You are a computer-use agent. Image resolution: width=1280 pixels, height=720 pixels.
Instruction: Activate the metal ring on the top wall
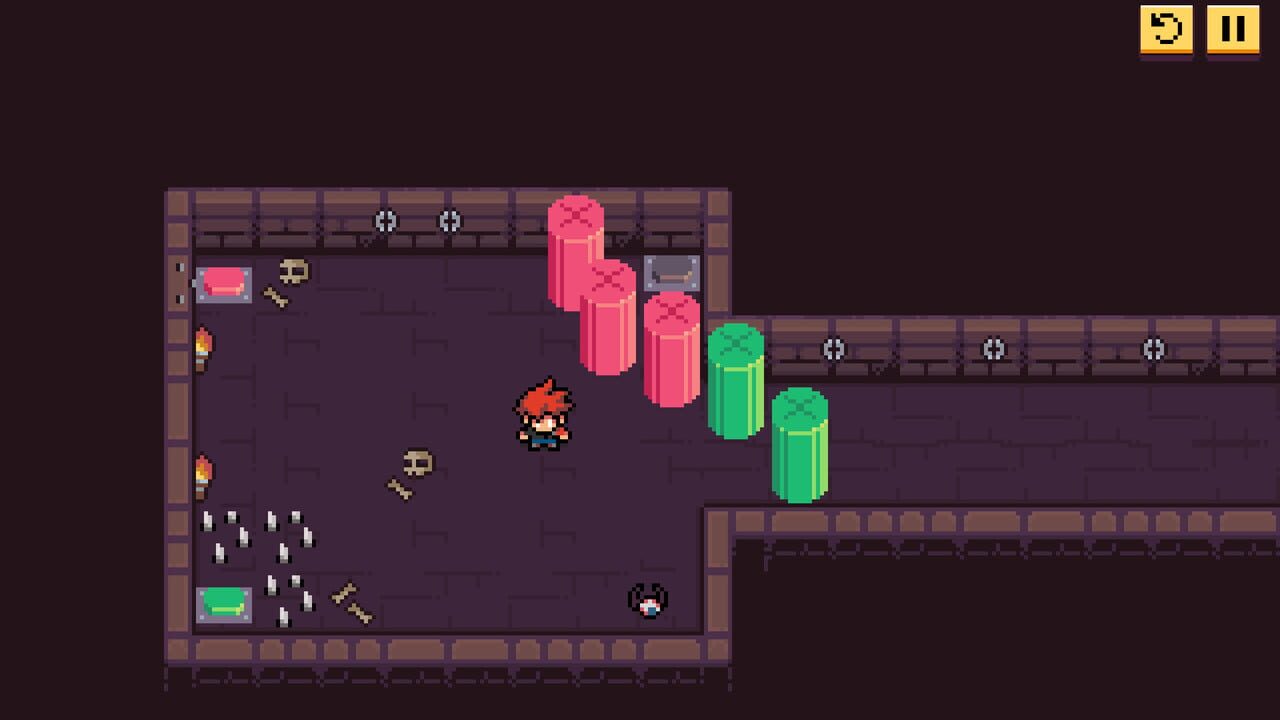(386, 222)
